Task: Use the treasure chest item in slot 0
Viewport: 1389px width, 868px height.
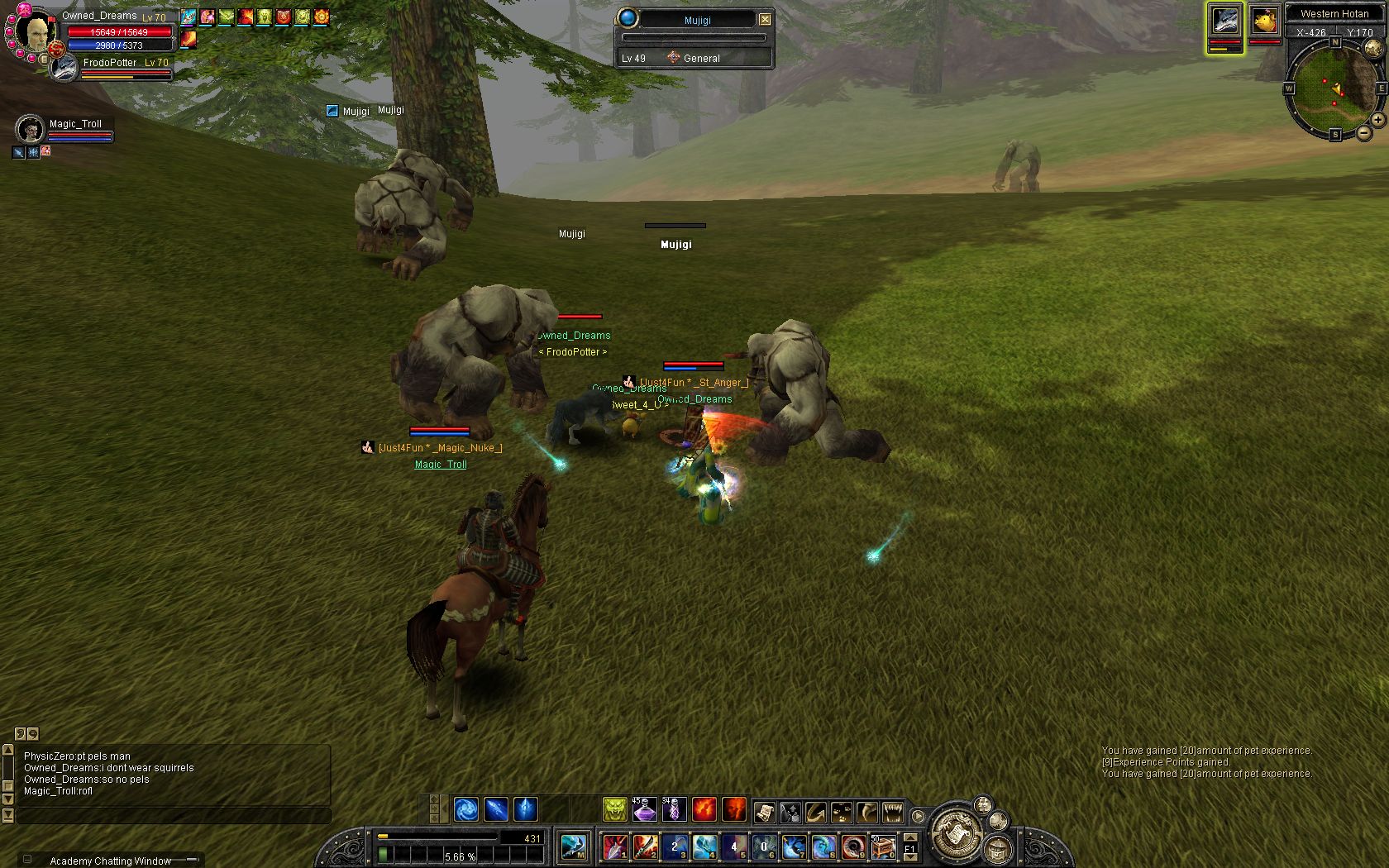Action: click(x=883, y=847)
